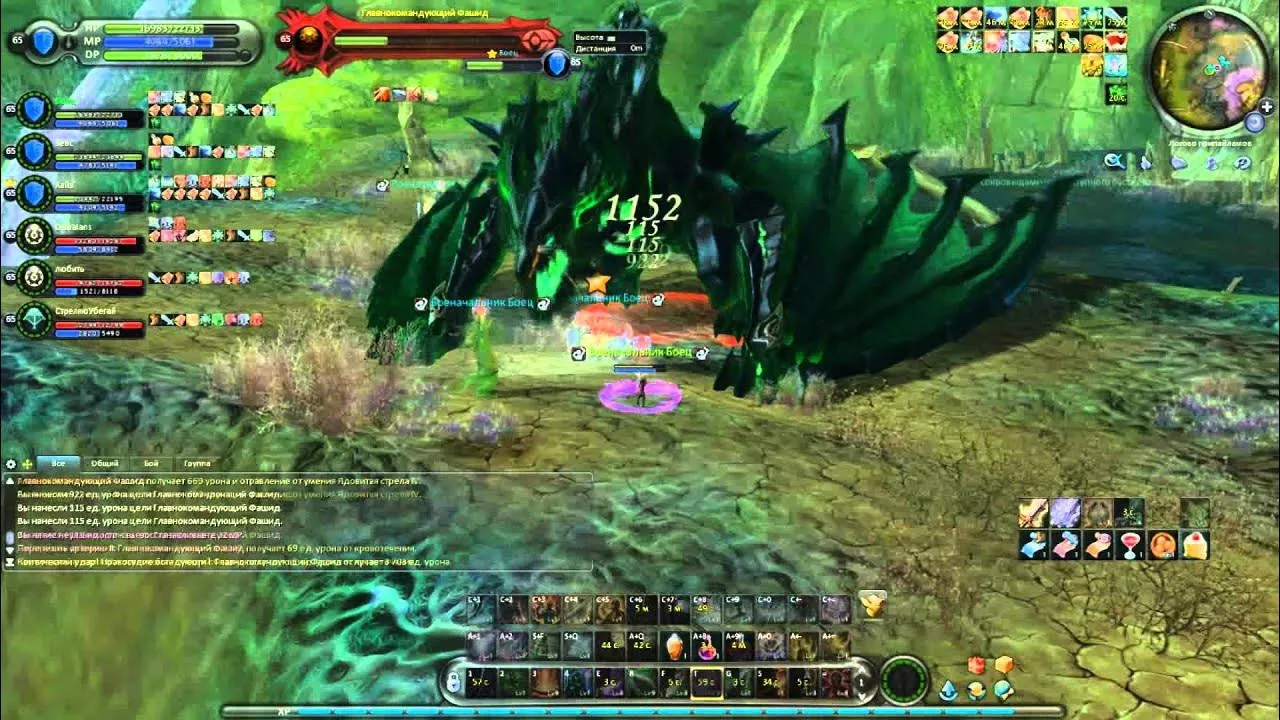Open the red cube menu icon

pos(977,666)
